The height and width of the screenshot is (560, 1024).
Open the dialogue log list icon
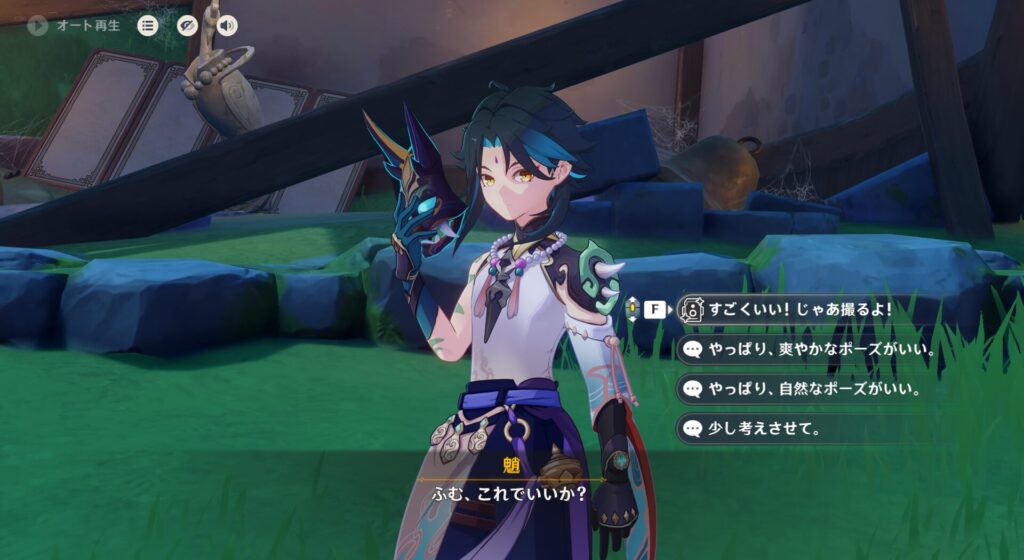[148, 26]
